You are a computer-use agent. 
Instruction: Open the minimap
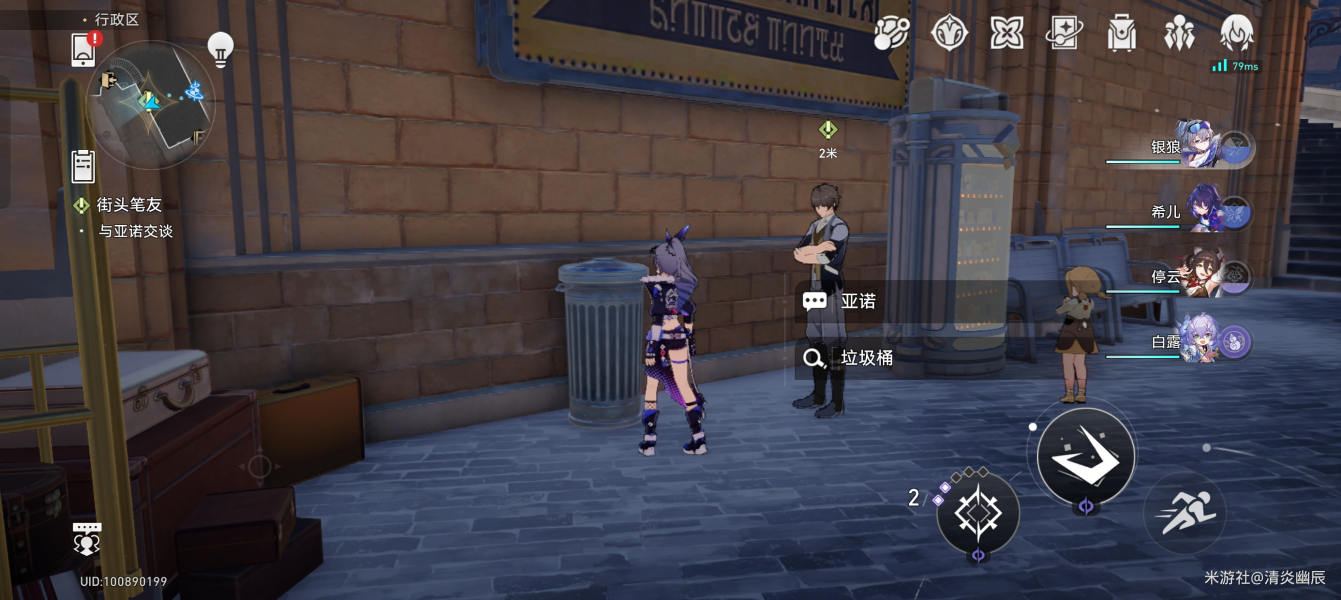(x=150, y=103)
